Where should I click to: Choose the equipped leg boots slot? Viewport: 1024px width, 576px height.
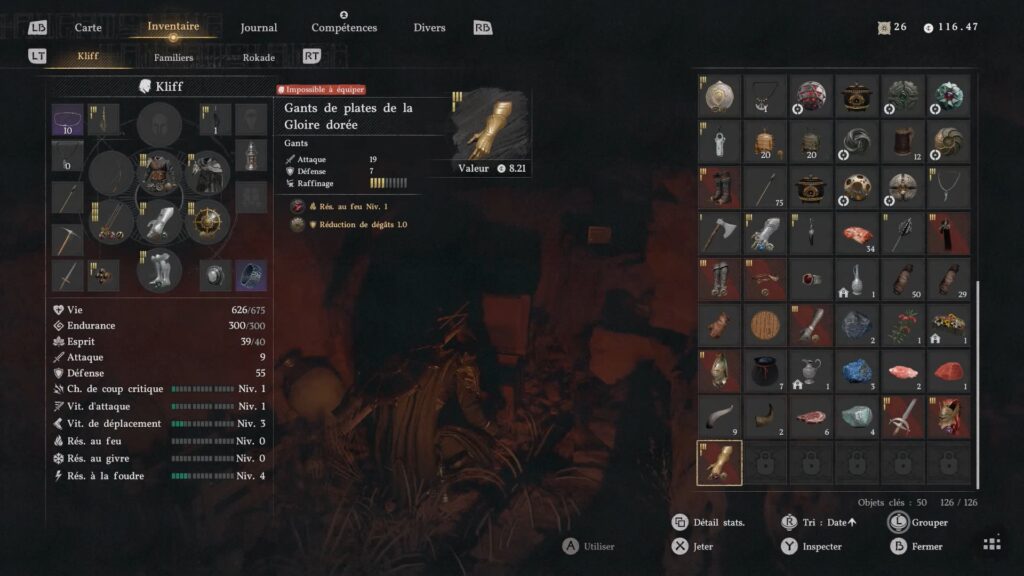(159, 269)
